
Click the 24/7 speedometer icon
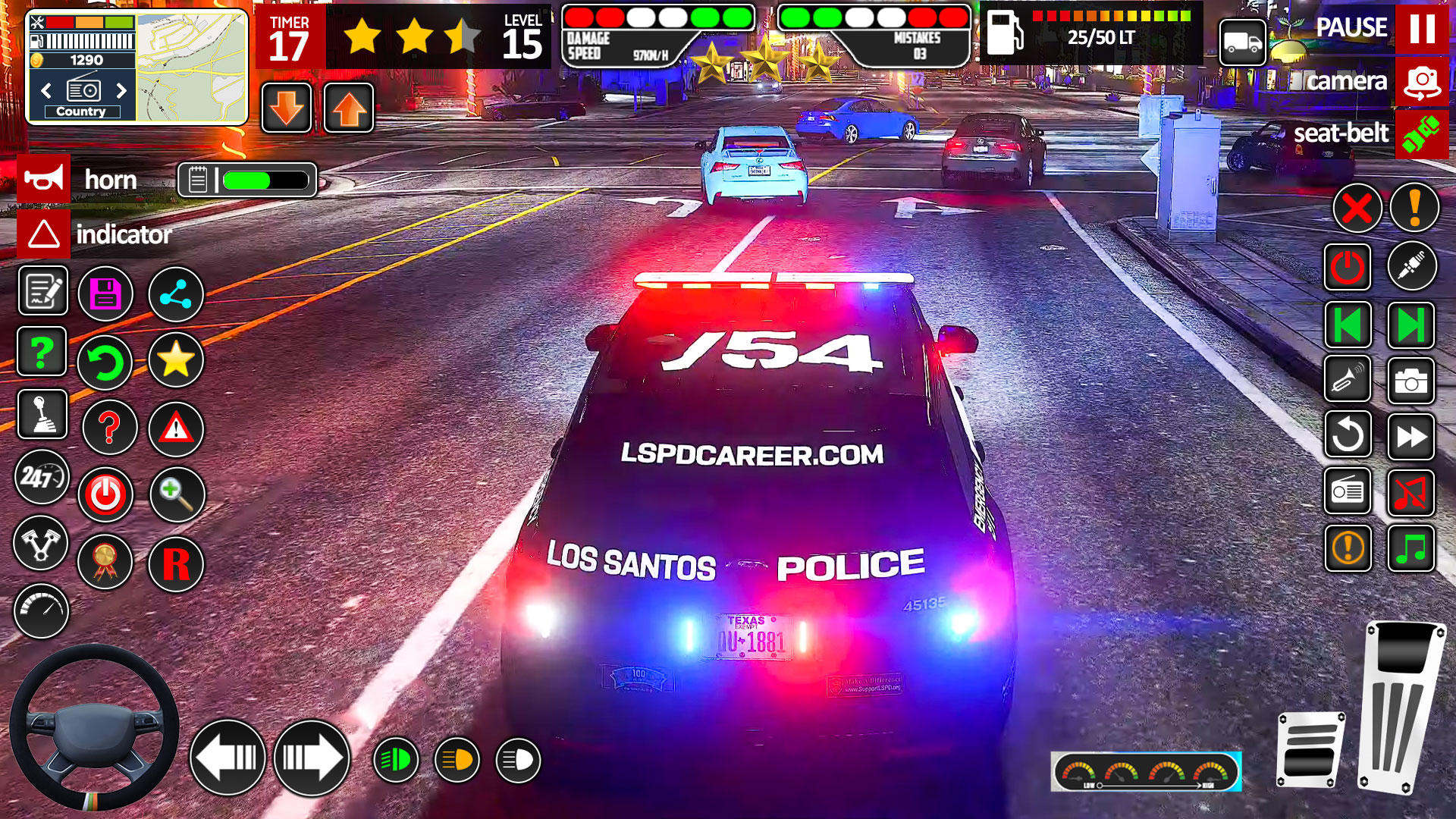pos(42,478)
